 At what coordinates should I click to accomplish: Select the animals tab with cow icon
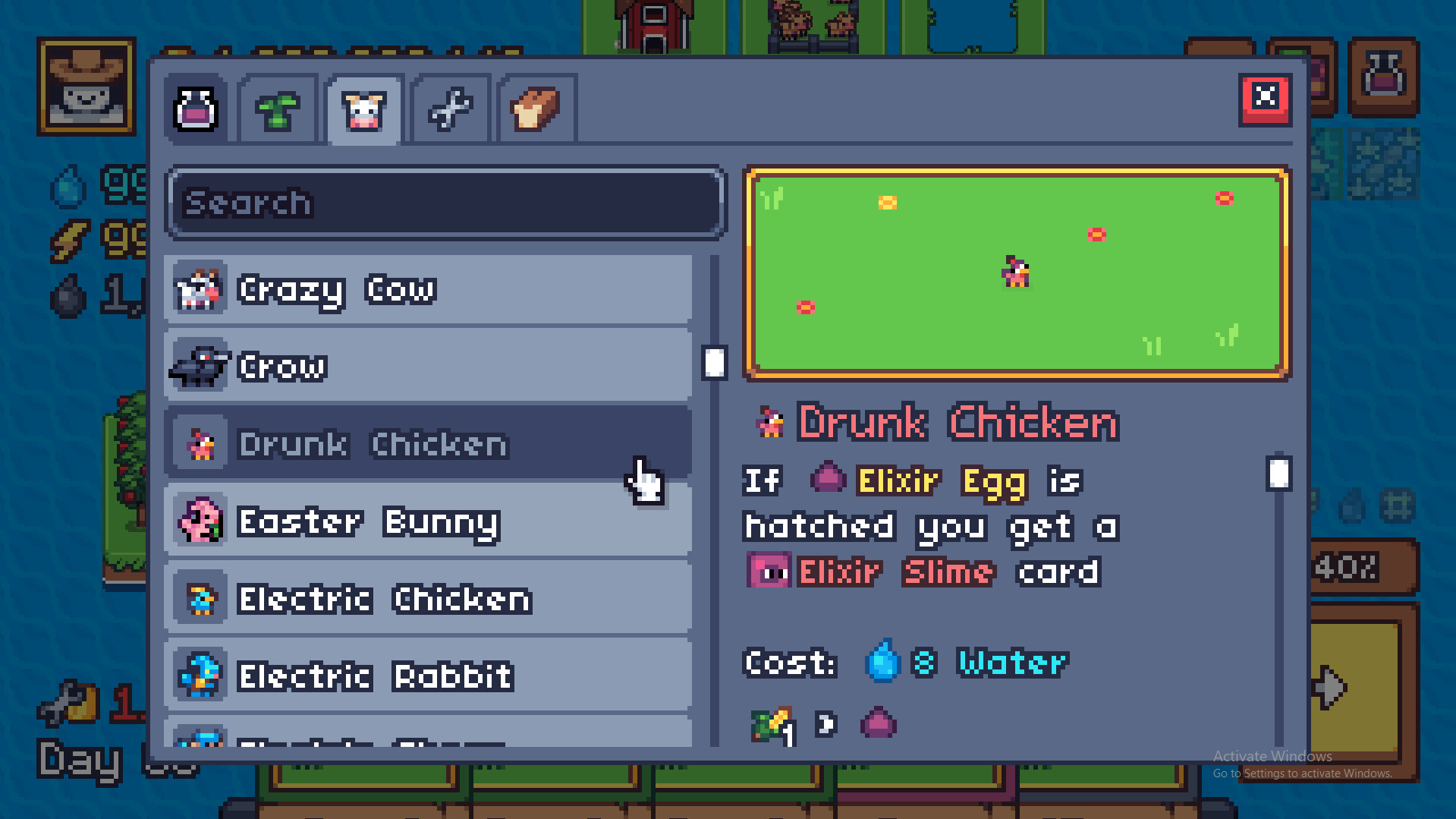364,109
